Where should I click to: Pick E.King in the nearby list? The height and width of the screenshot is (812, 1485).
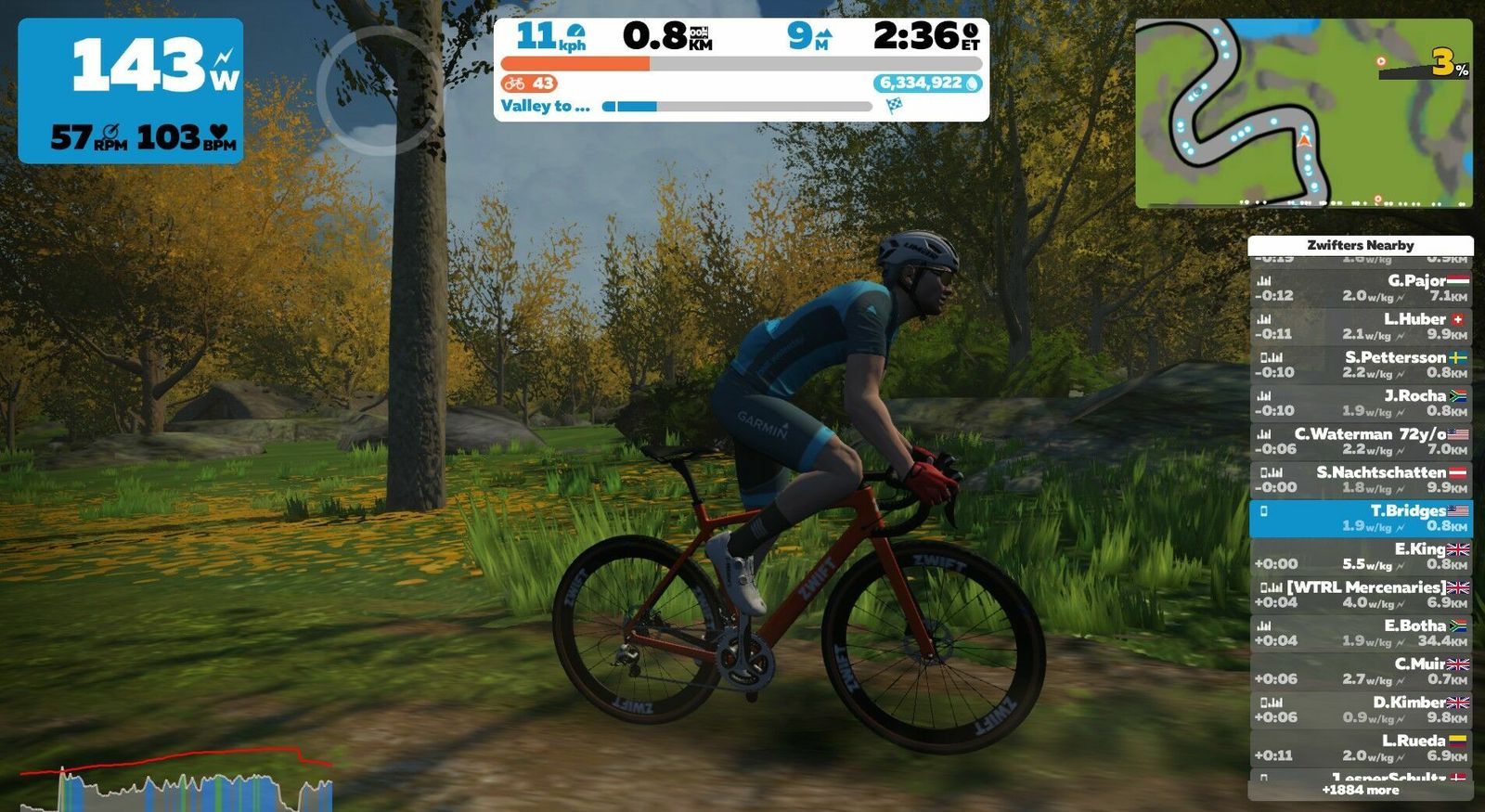[x=1360, y=556]
